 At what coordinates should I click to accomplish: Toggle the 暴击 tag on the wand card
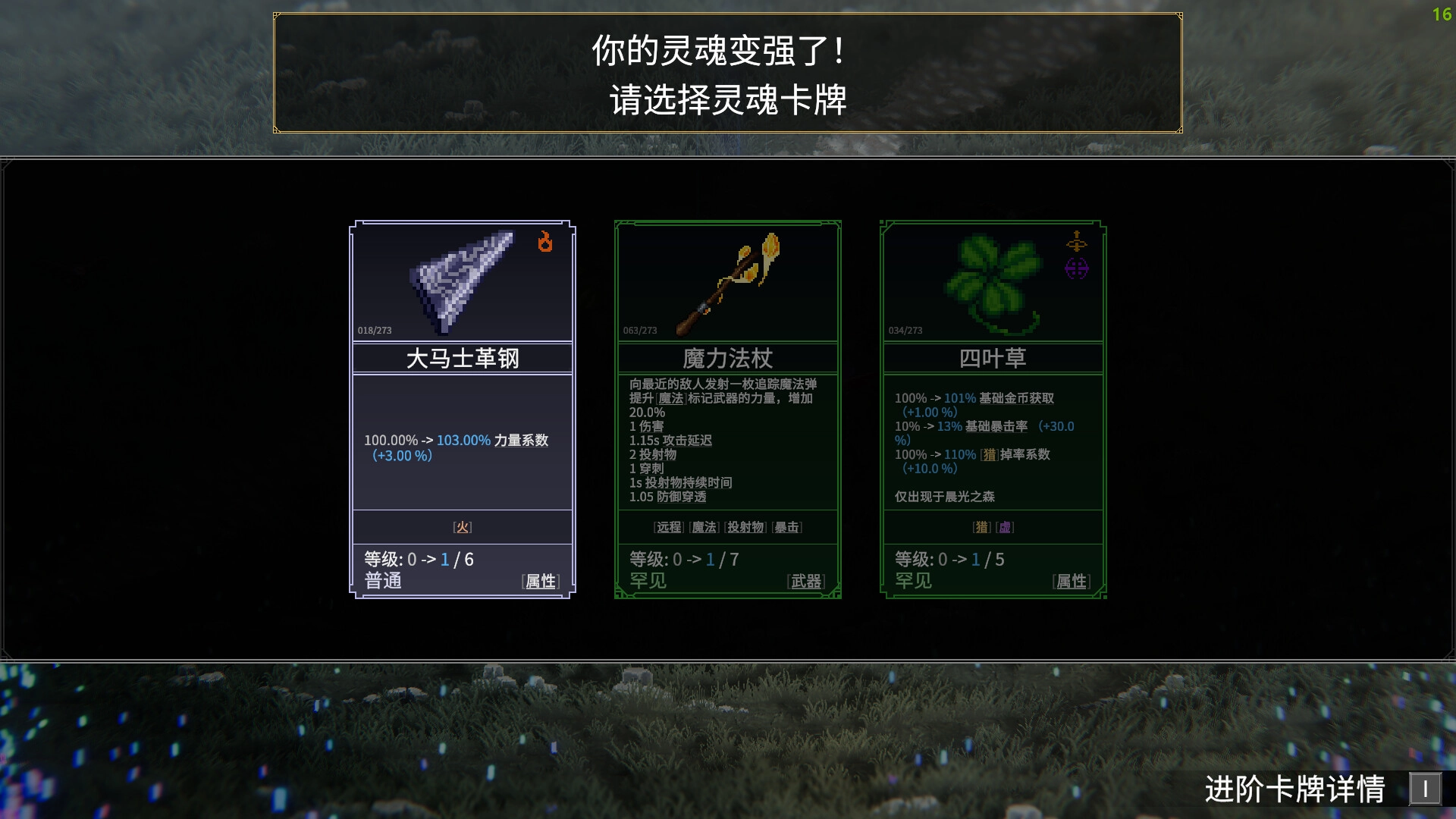click(789, 527)
